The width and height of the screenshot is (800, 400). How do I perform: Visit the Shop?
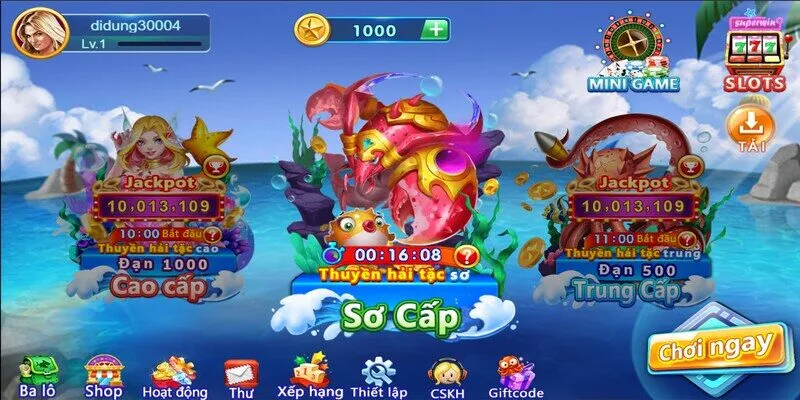(103, 375)
